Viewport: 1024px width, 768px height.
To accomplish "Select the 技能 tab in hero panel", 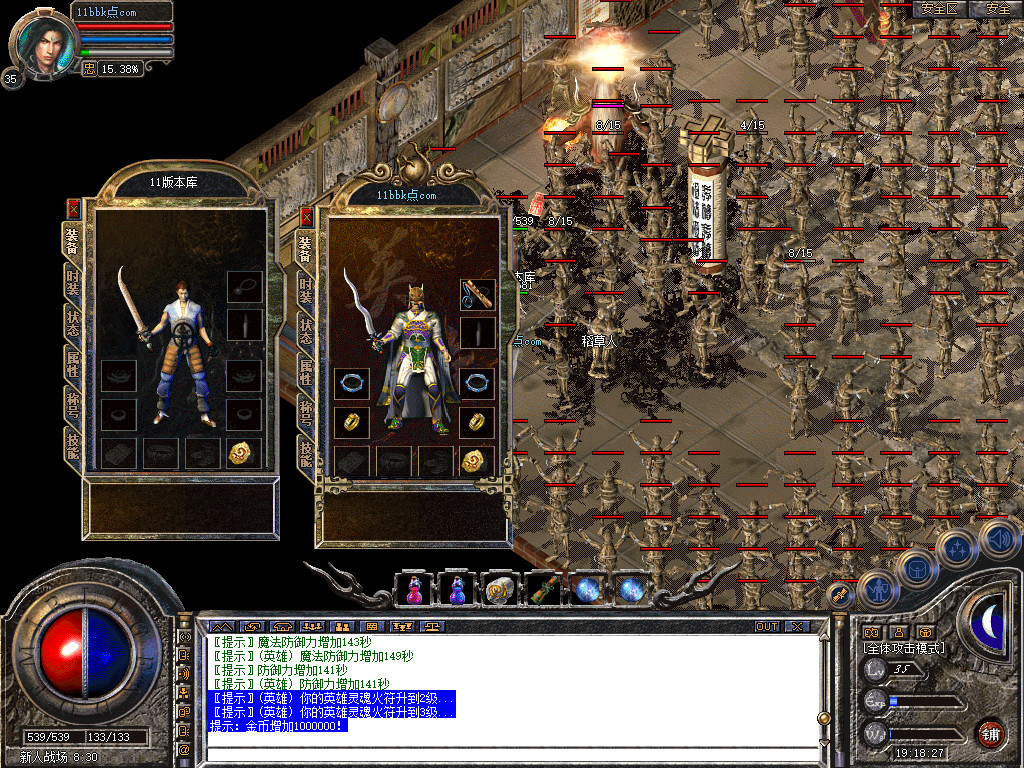I will point(307,452).
